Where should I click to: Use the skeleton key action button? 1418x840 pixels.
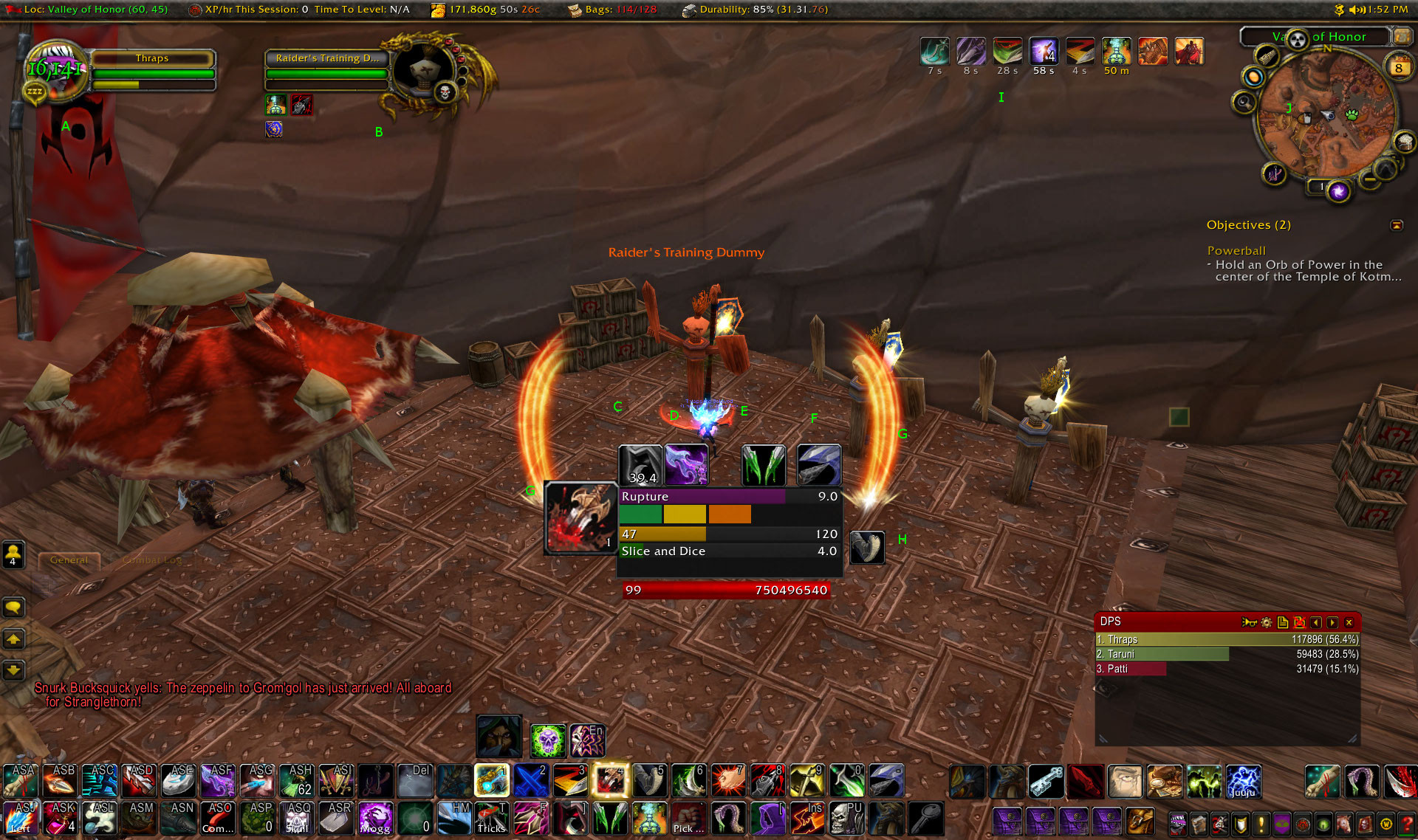pyautogui.click(x=1046, y=781)
